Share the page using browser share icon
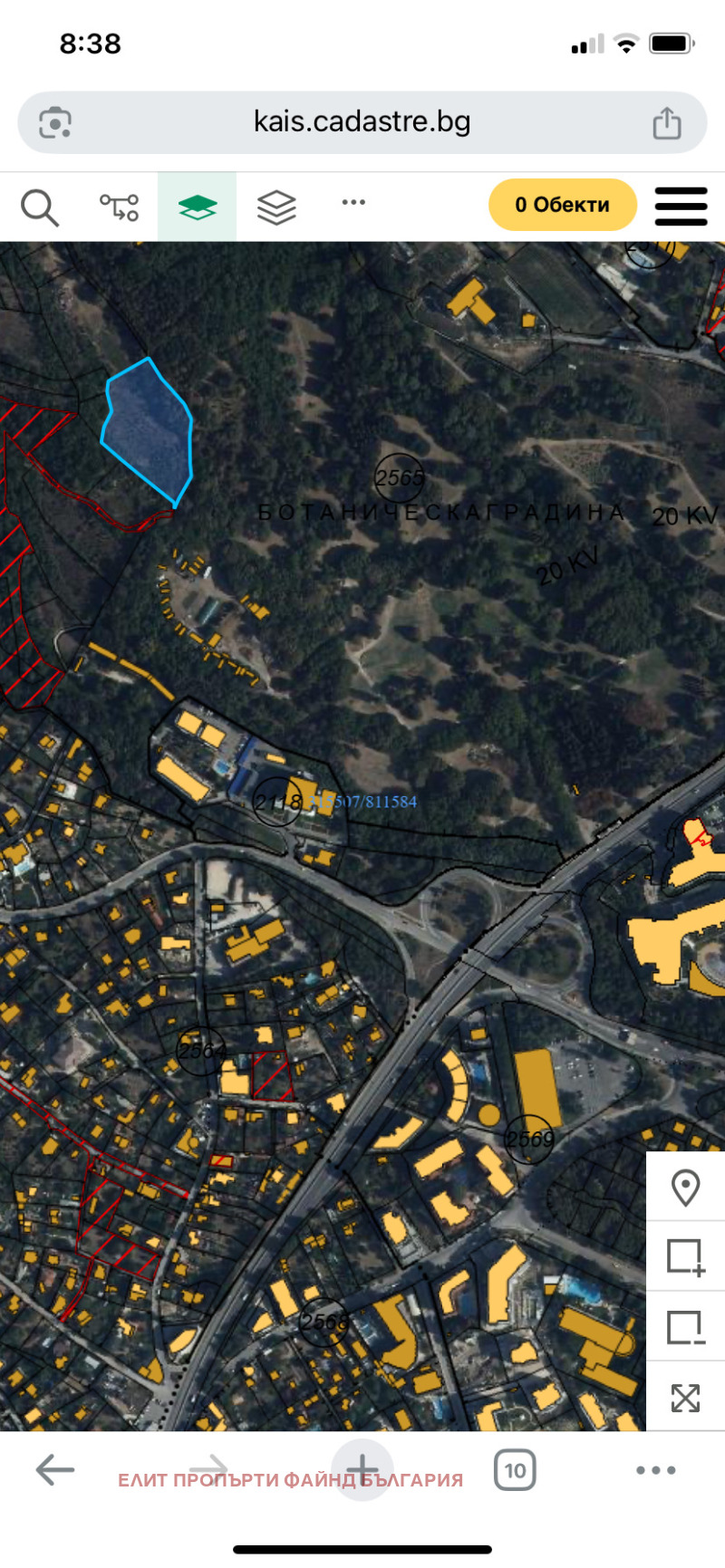 (x=667, y=123)
